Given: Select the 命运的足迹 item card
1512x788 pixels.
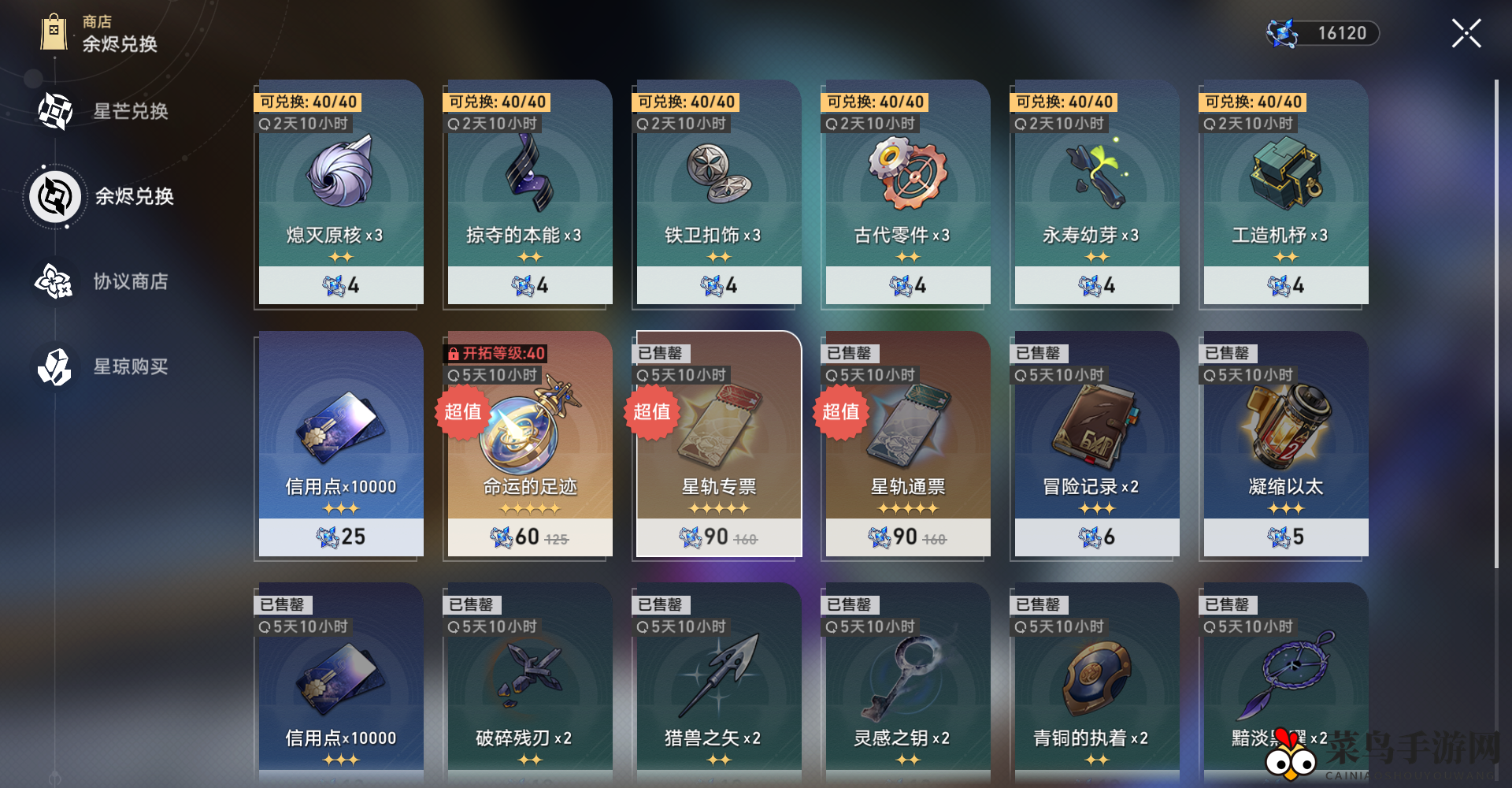Looking at the screenshot, I should (529, 444).
